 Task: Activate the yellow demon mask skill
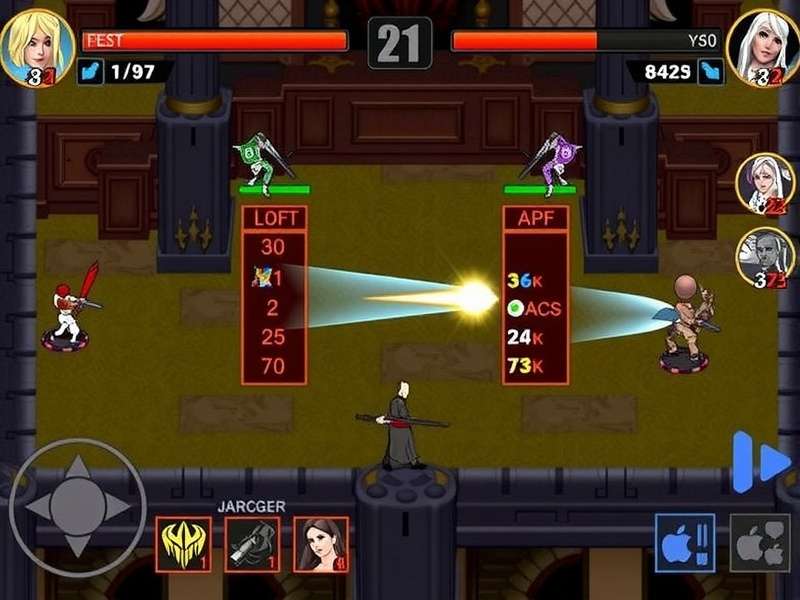183,543
